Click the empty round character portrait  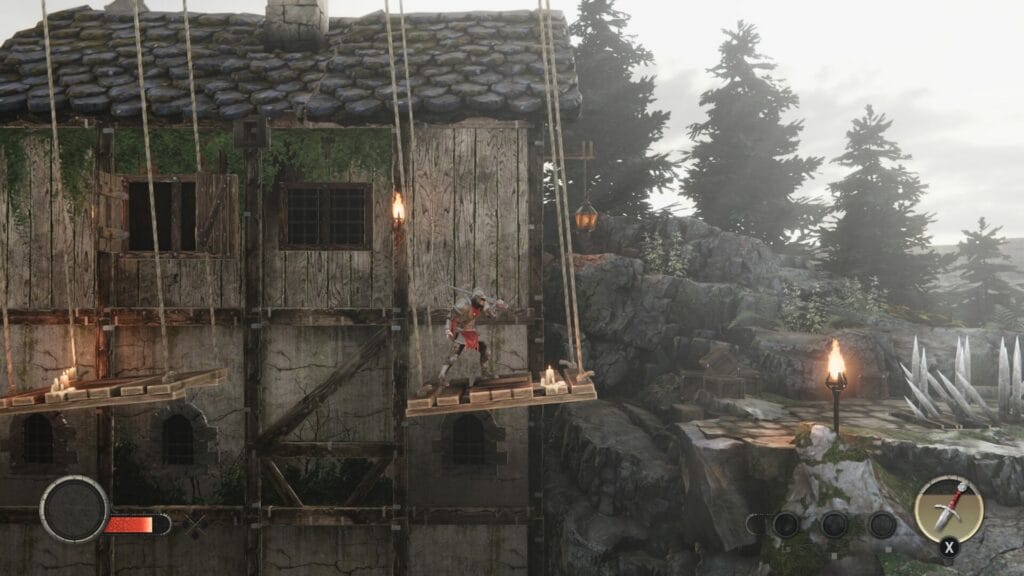click(73, 509)
